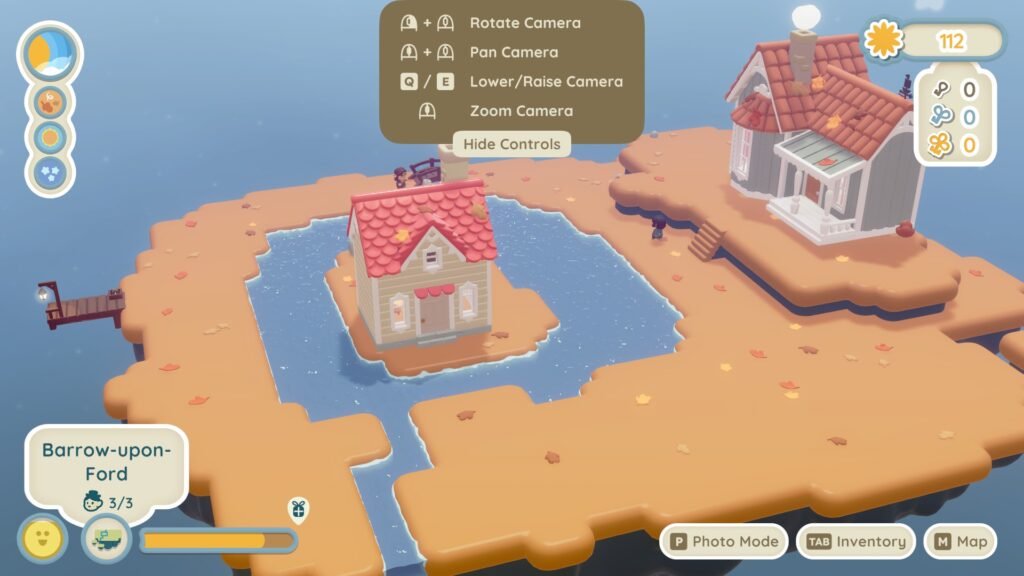The image size is (1024, 576).
Task: Click the day-night cycle icon
Action: click(50, 53)
